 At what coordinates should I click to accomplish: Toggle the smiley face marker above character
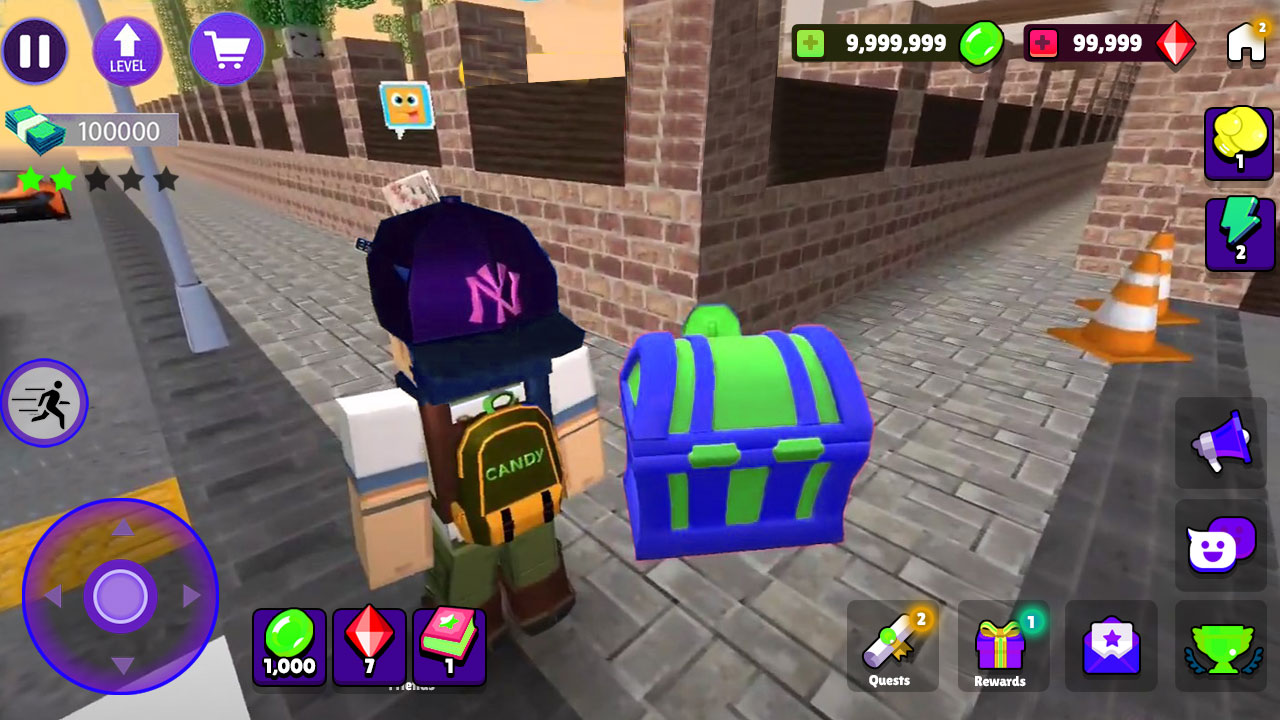tap(403, 103)
